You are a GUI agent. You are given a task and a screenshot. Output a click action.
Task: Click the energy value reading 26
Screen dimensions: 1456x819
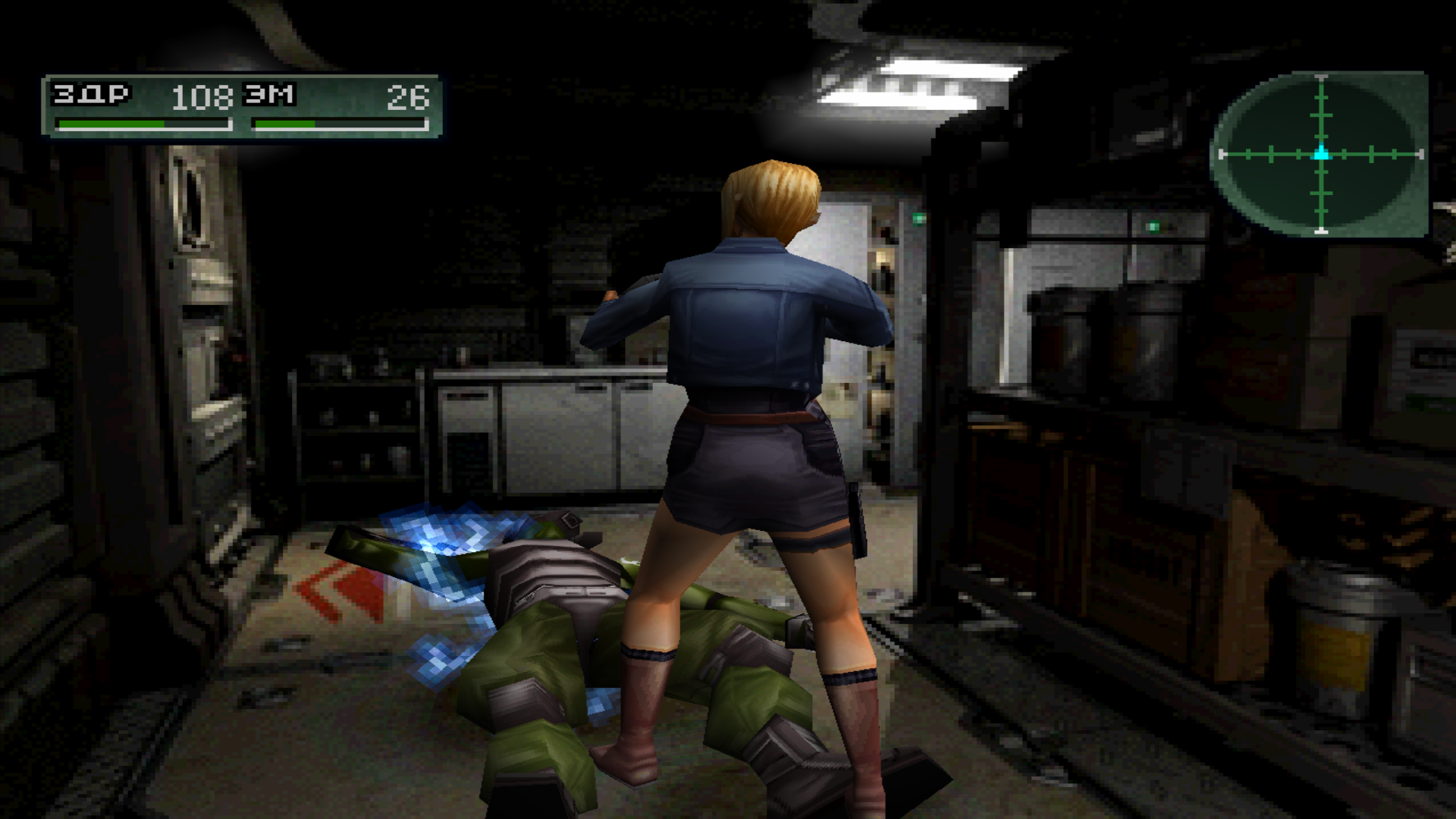click(407, 97)
